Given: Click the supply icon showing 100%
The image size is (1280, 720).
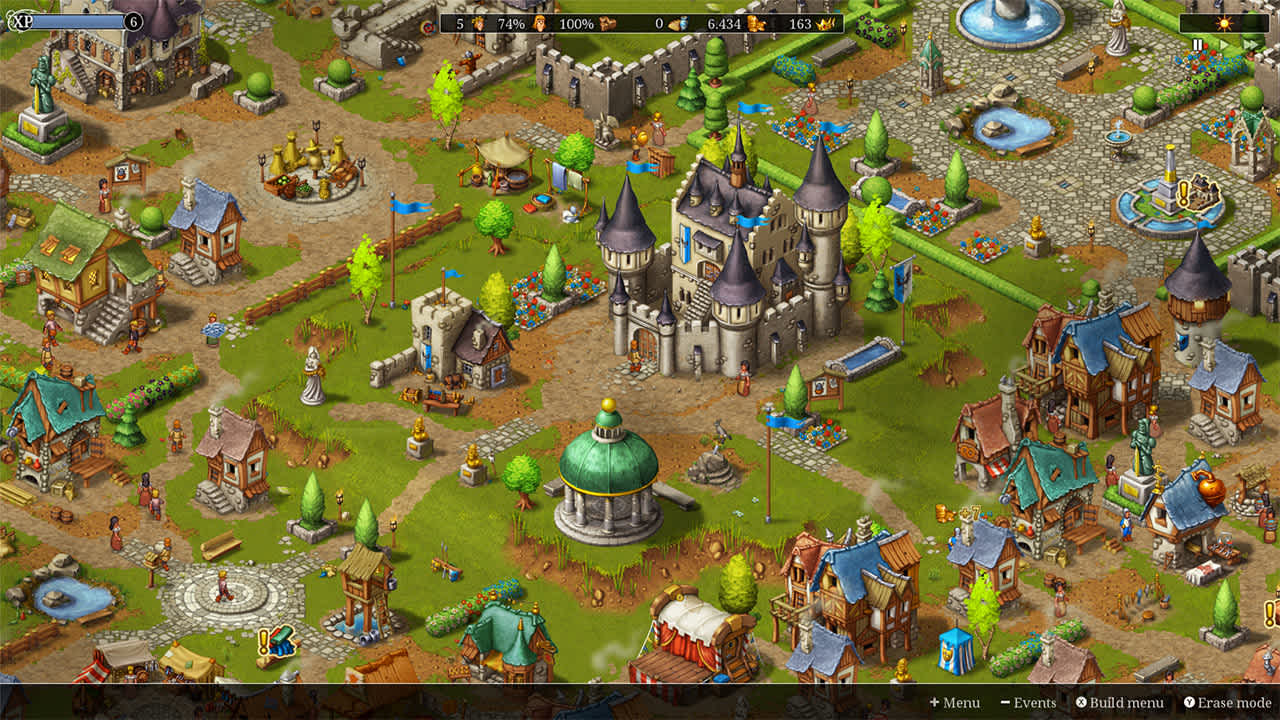Looking at the screenshot, I should [608, 23].
